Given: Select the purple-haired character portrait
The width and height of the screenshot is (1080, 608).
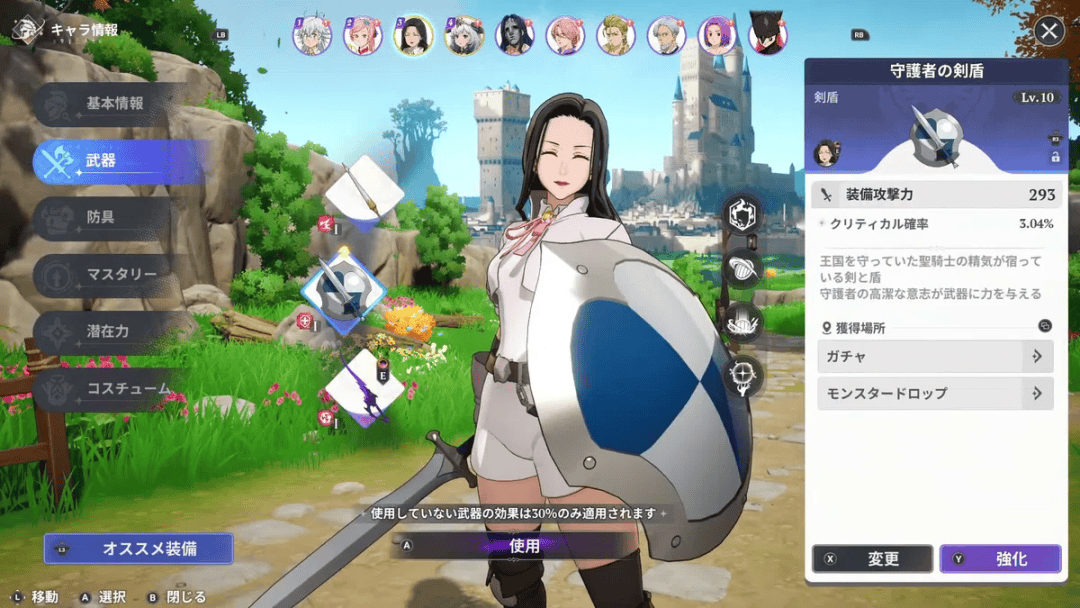Looking at the screenshot, I should 717,36.
